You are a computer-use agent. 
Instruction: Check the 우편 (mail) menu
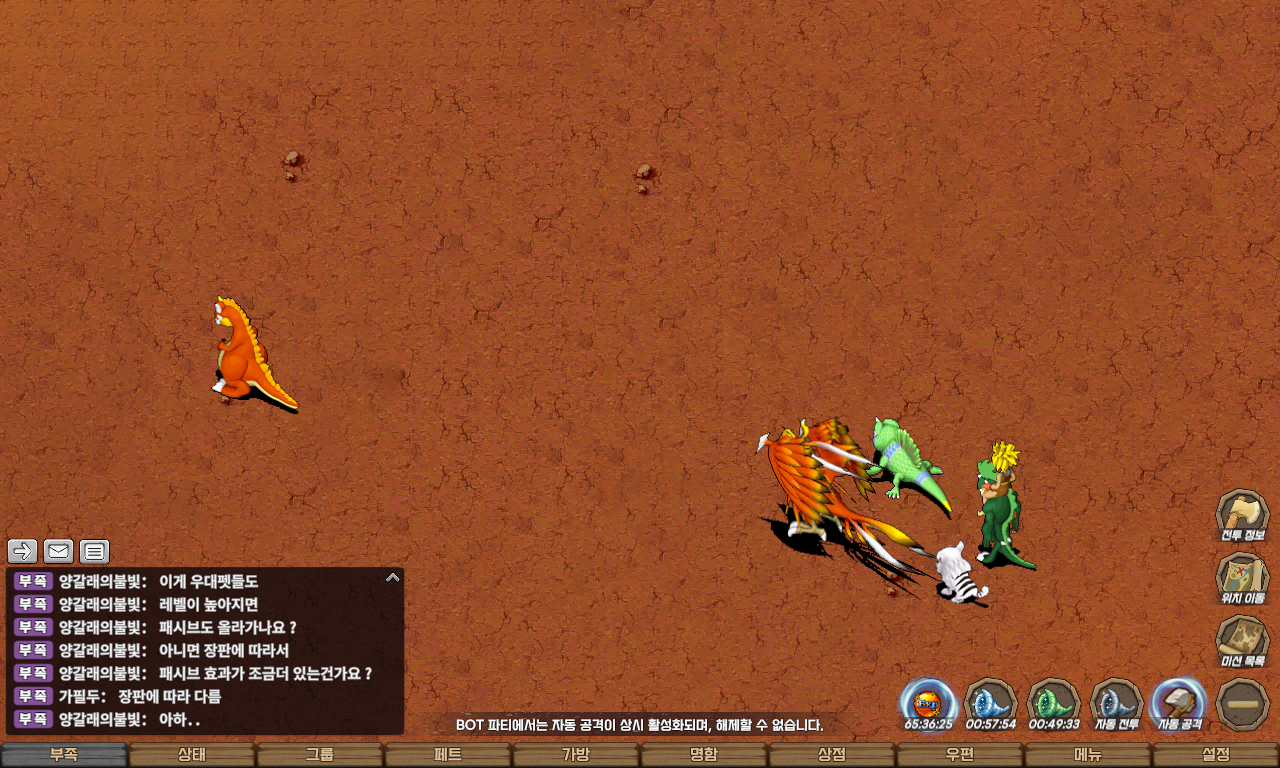click(x=960, y=755)
